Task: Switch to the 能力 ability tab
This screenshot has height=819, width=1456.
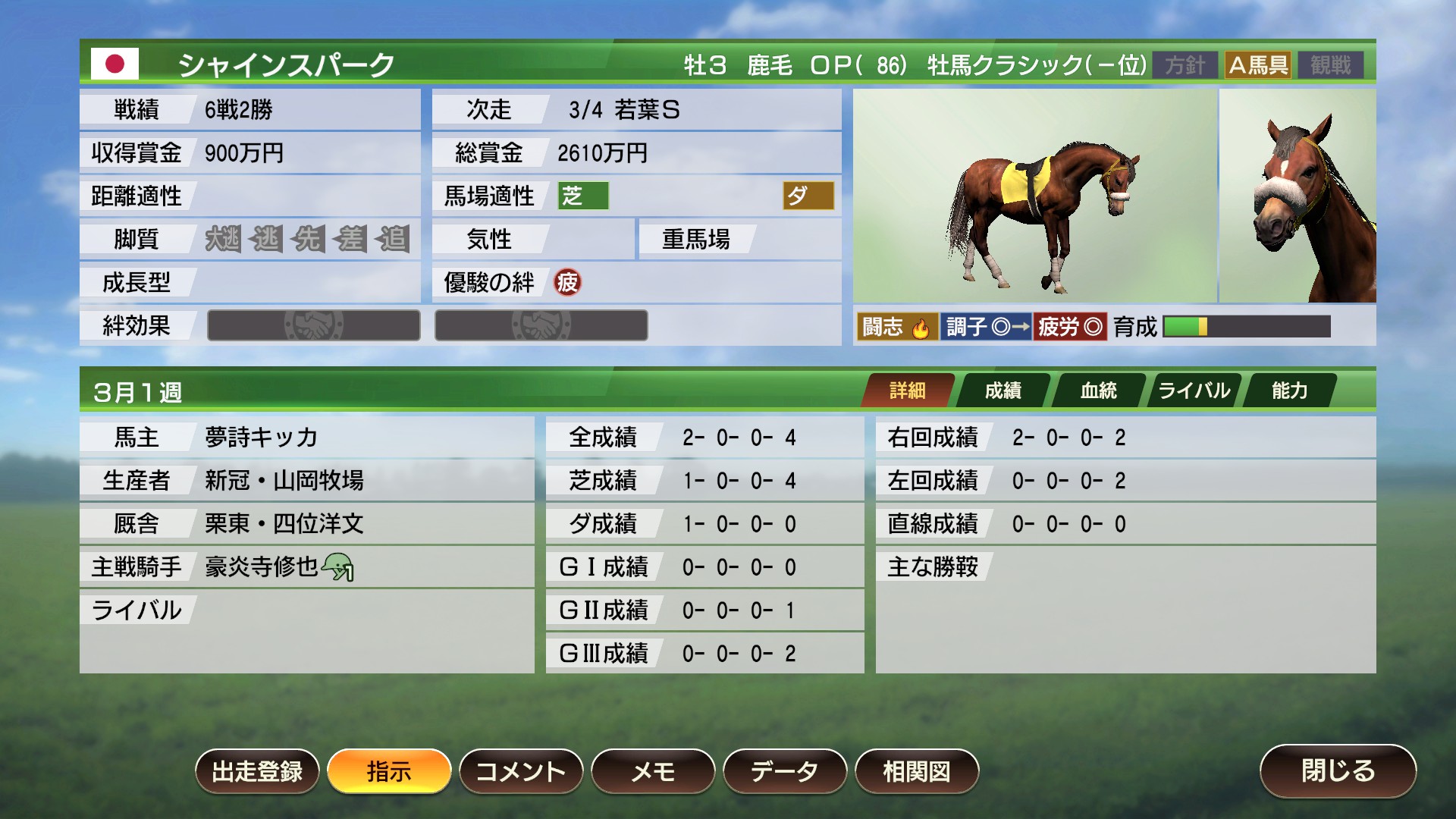Action: (x=1290, y=390)
